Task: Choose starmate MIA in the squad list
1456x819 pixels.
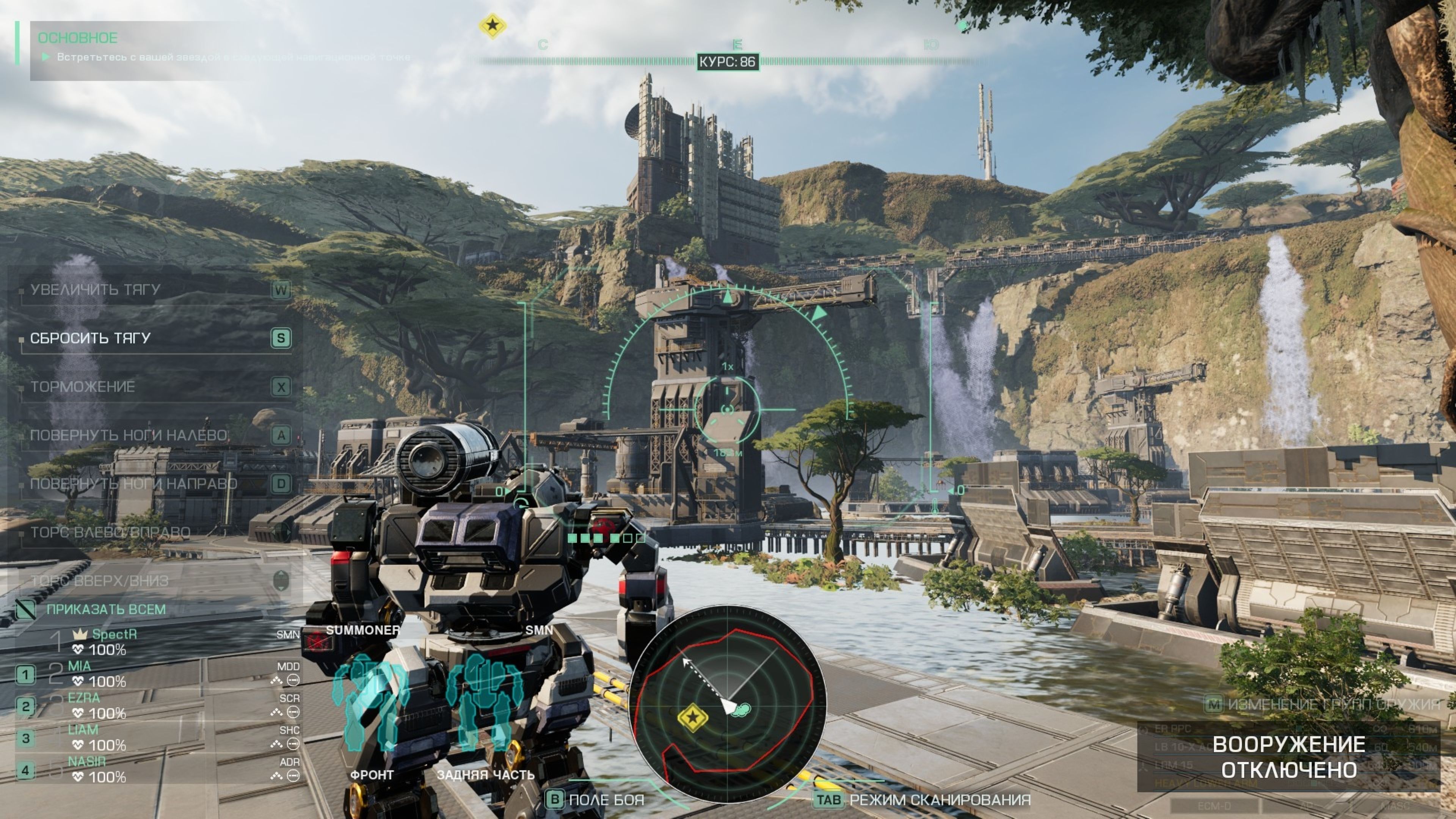Action: tap(79, 667)
